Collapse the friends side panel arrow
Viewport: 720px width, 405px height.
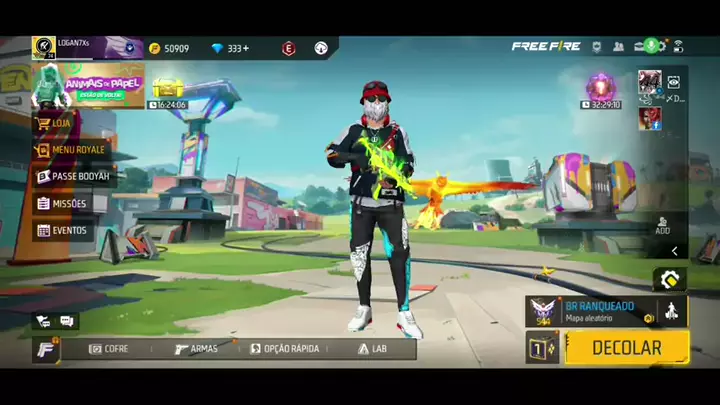[x=675, y=251]
